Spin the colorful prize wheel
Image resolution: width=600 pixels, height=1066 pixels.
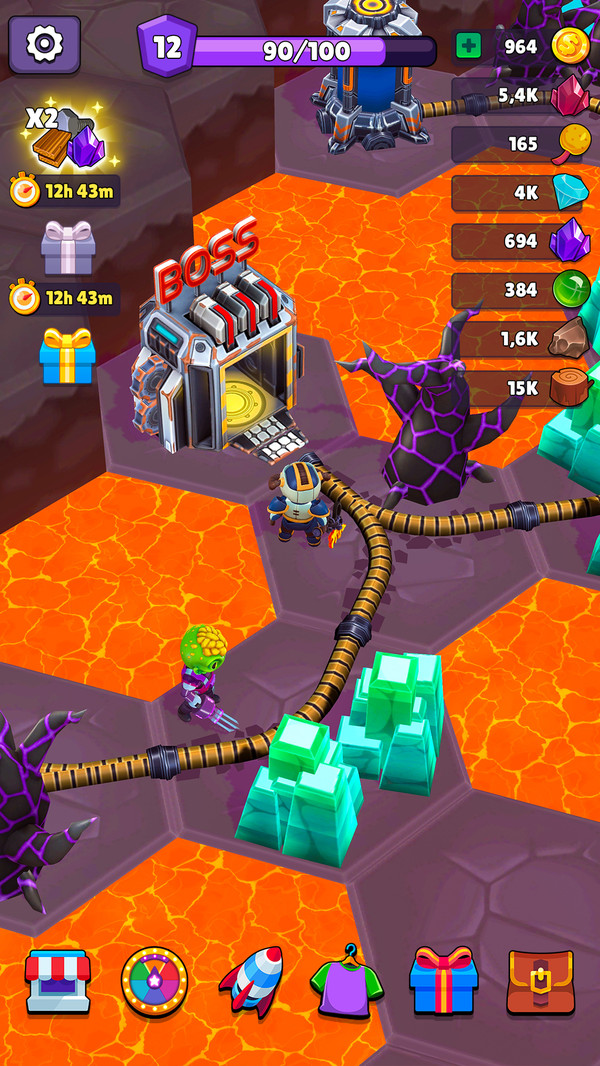click(x=154, y=982)
